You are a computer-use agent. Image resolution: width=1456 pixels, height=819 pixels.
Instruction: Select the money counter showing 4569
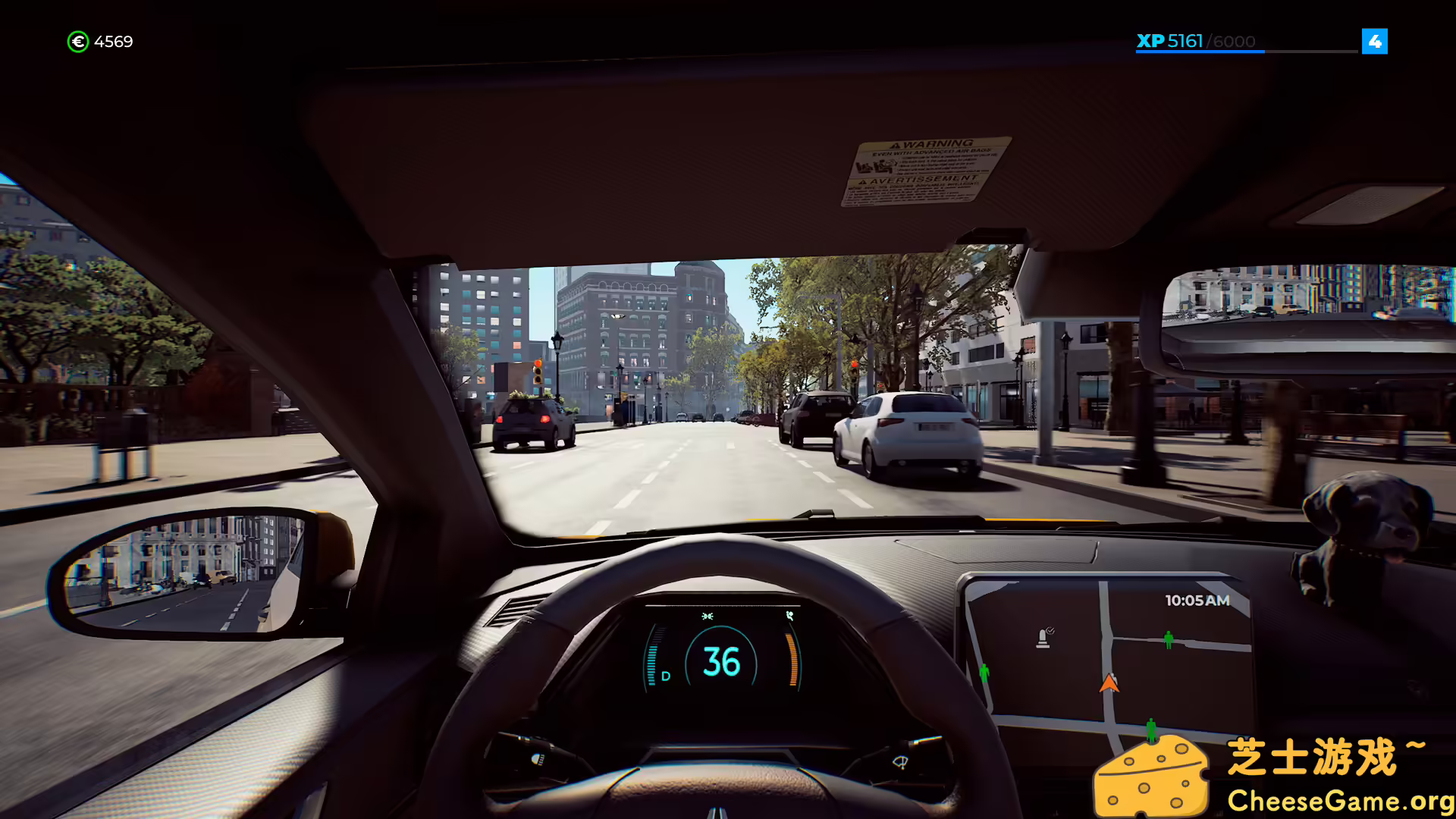(112, 42)
